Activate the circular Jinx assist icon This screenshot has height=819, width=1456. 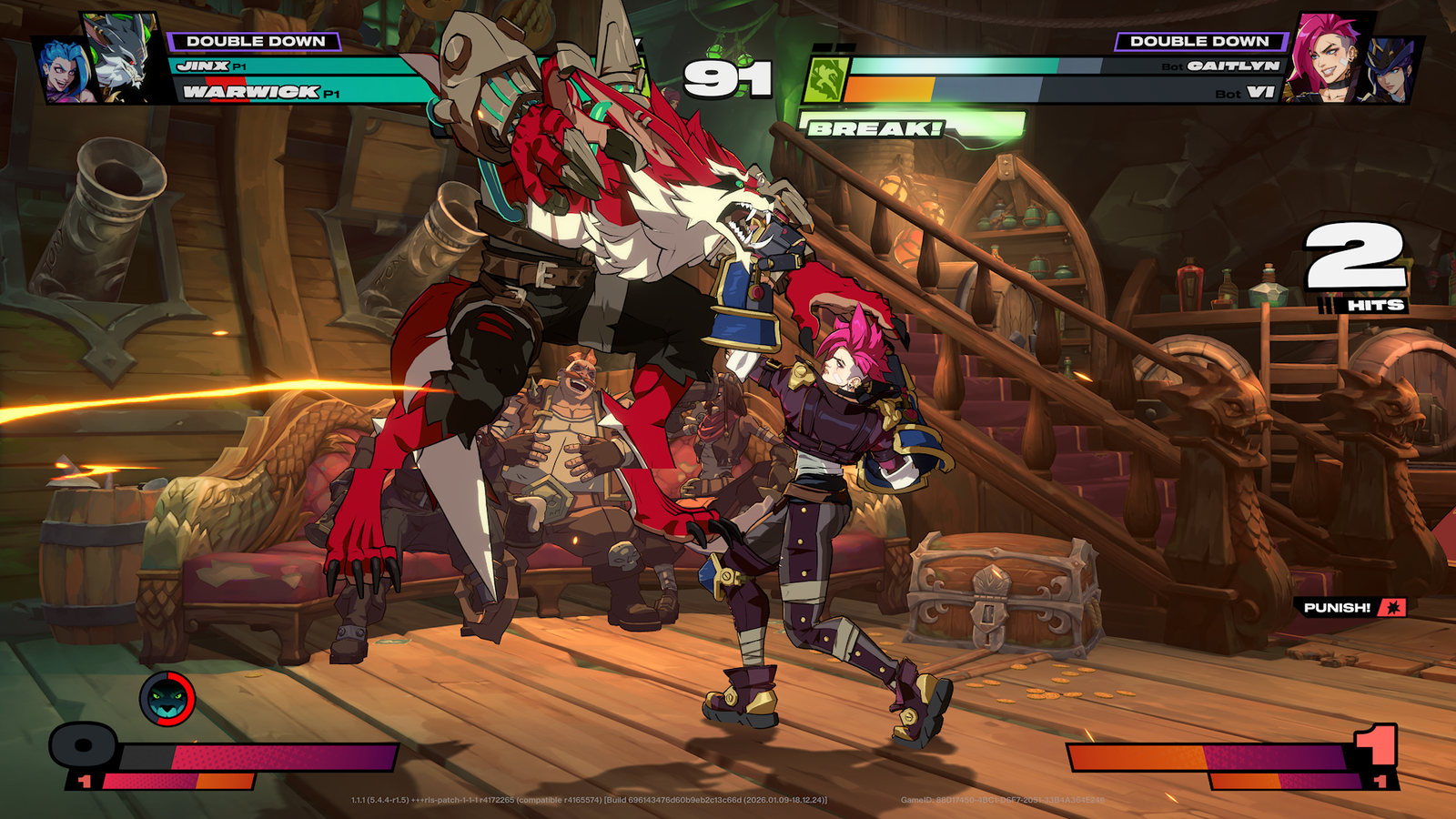[x=167, y=699]
